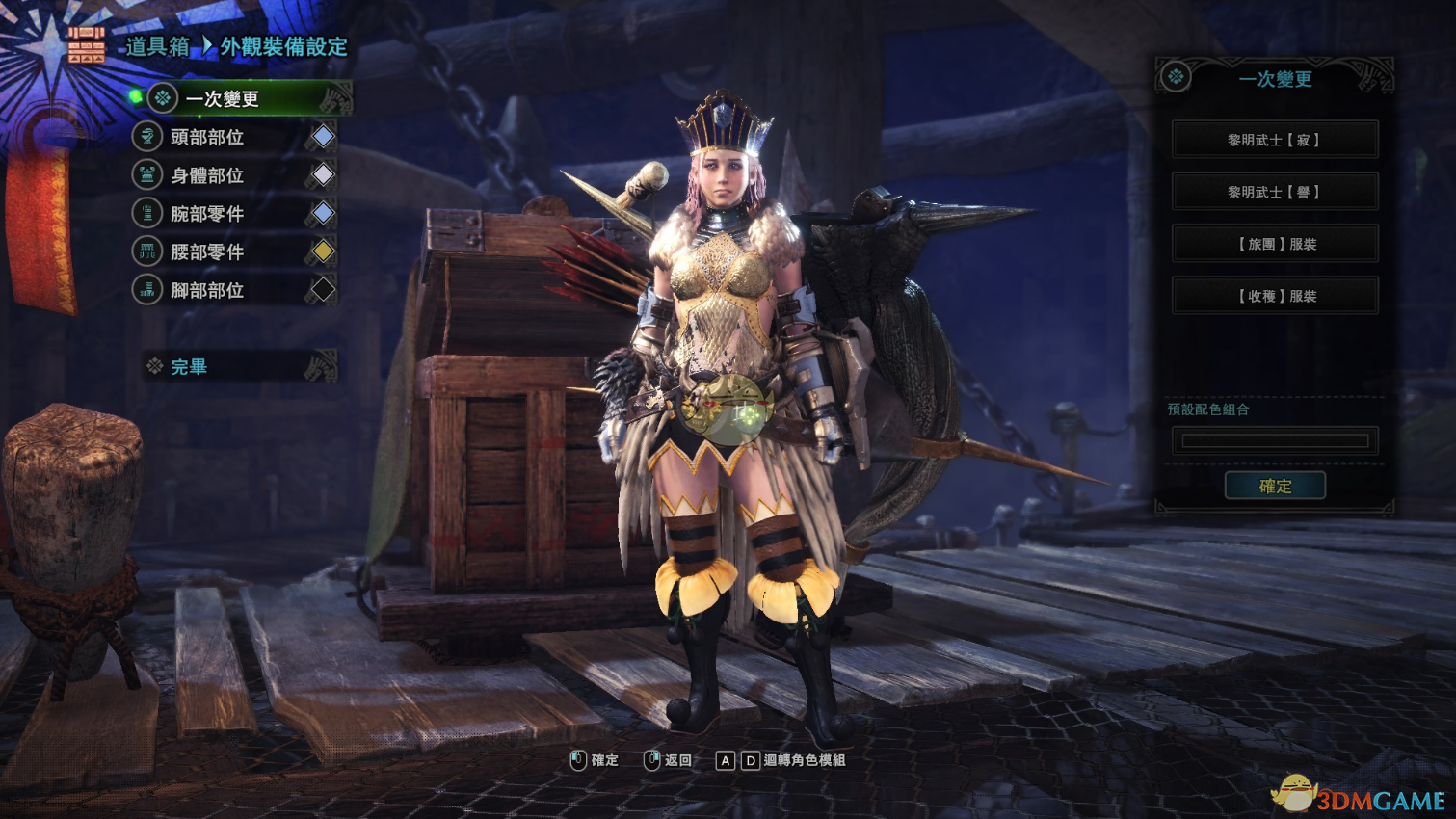Choose the 身體部位 body armor entry
Screen dimensions: 1456x819
[207, 175]
